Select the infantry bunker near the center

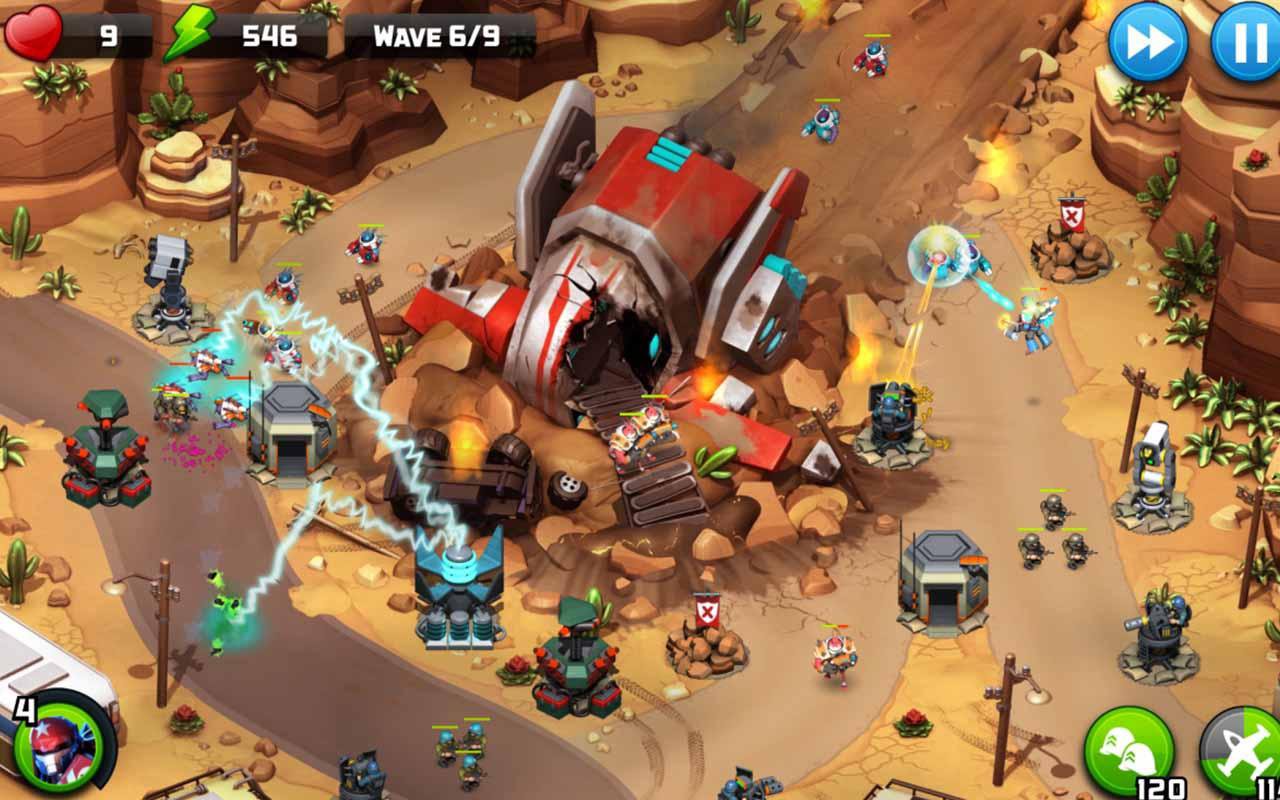[295, 425]
